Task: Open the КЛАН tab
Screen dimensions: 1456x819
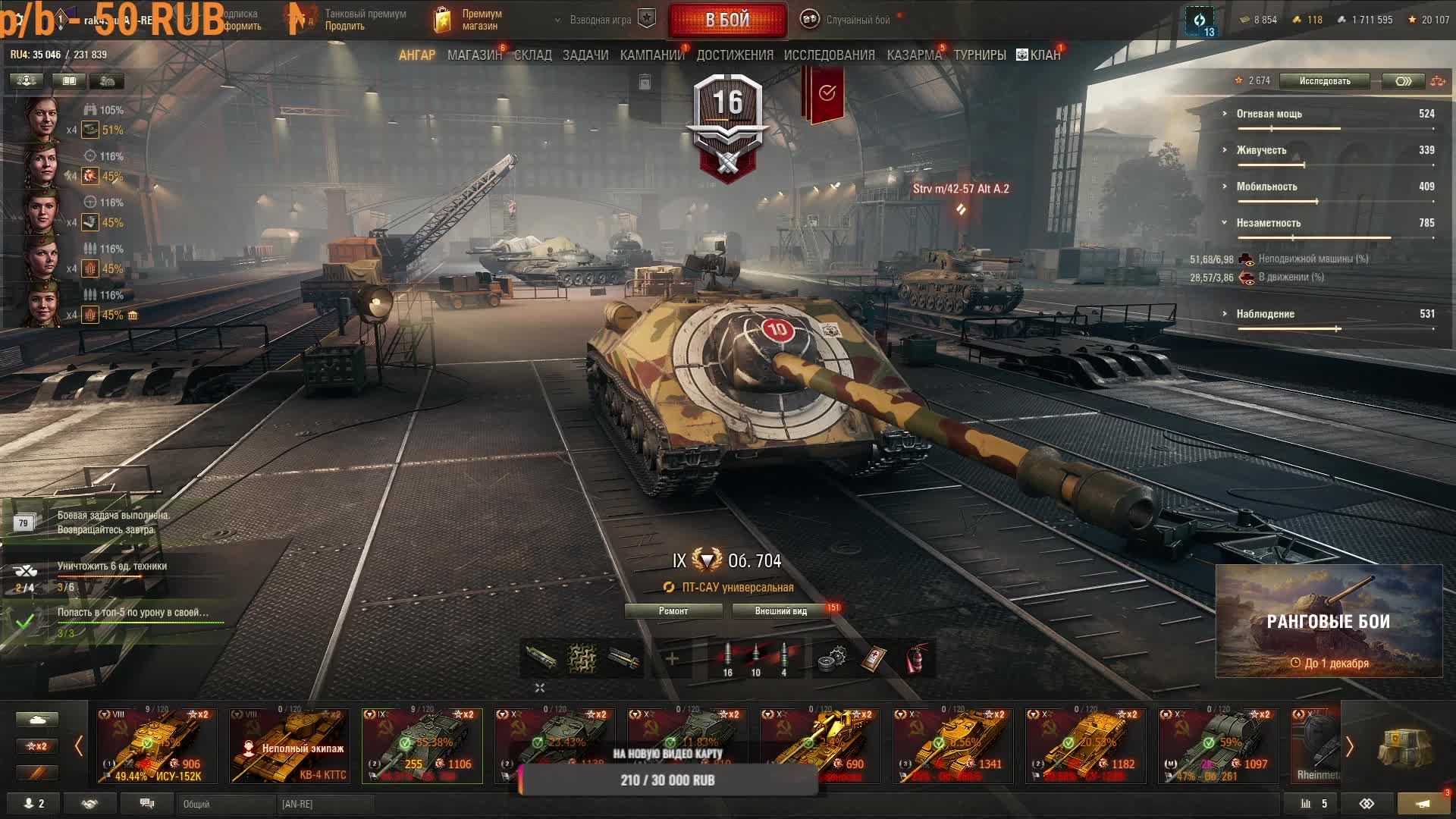Action: (x=1039, y=55)
